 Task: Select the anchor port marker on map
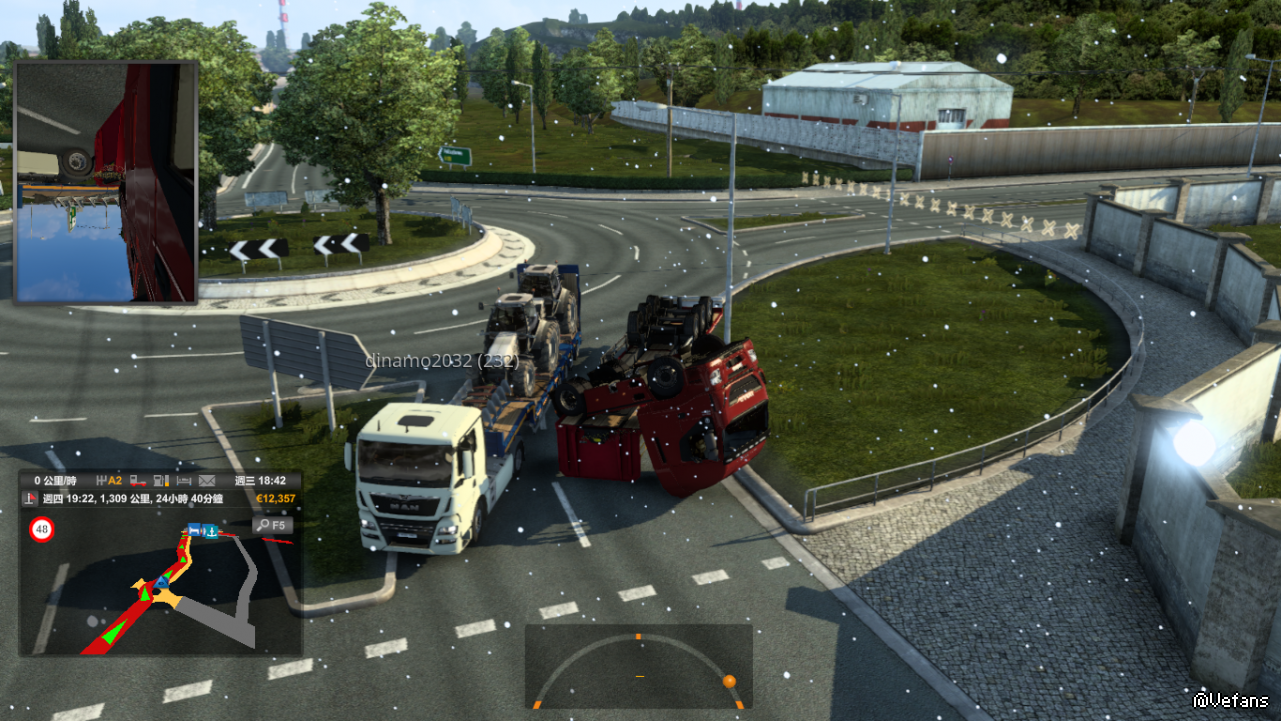tap(212, 530)
